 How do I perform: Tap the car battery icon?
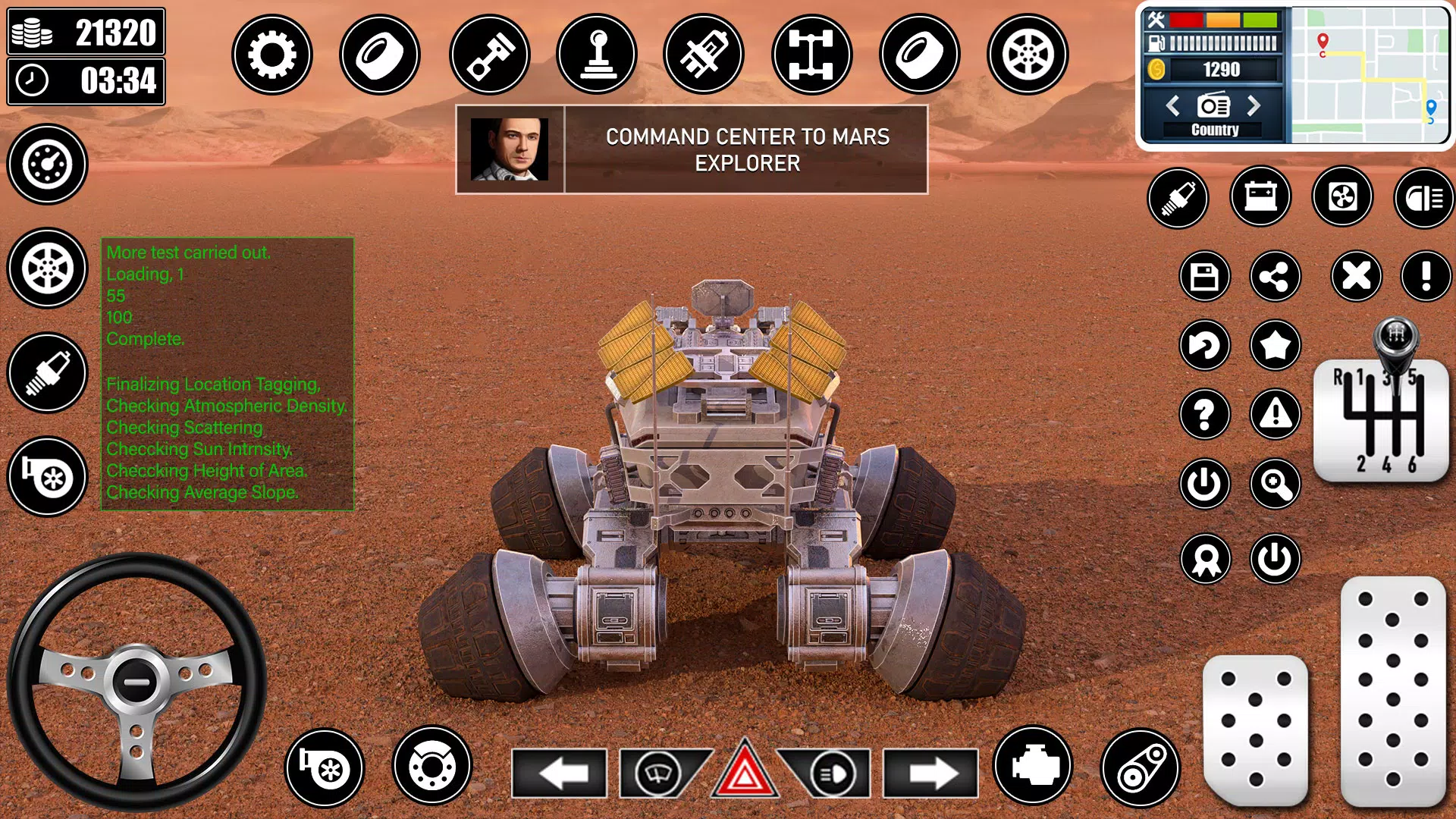coord(1260,198)
